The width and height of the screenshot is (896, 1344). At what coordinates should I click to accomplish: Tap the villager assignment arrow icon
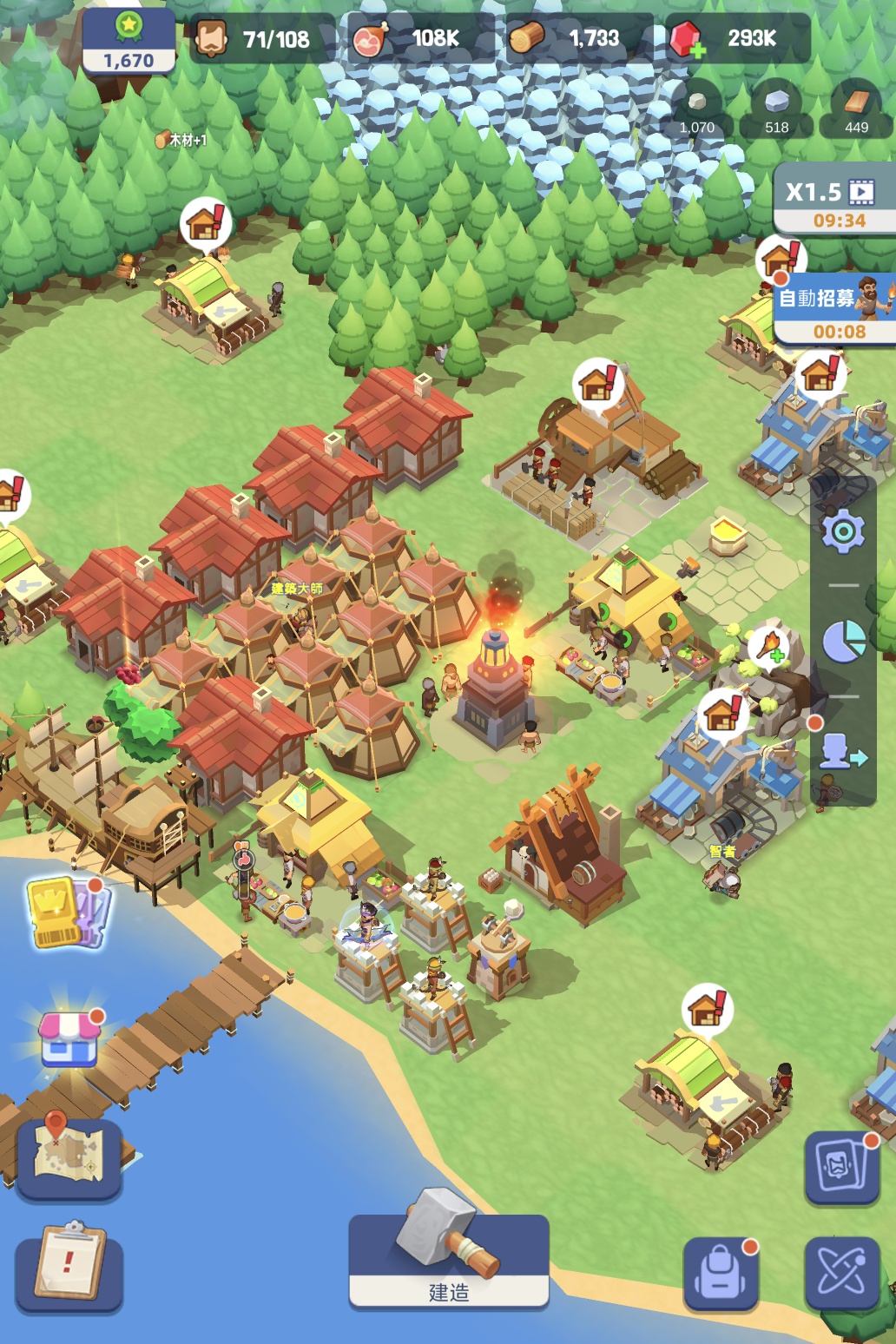[x=842, y=752]
